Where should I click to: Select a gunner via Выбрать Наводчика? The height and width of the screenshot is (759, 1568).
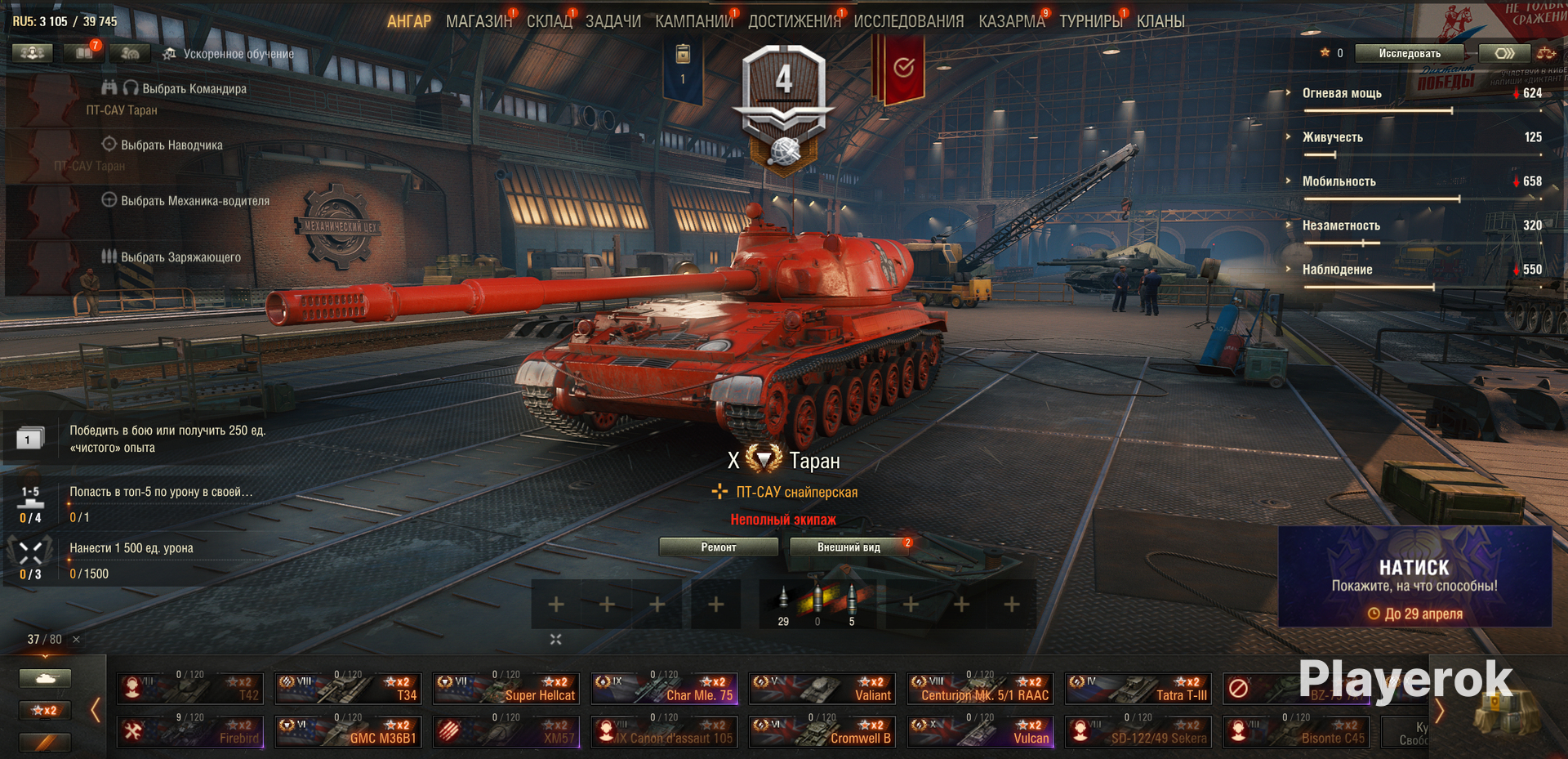click(171, 145)
